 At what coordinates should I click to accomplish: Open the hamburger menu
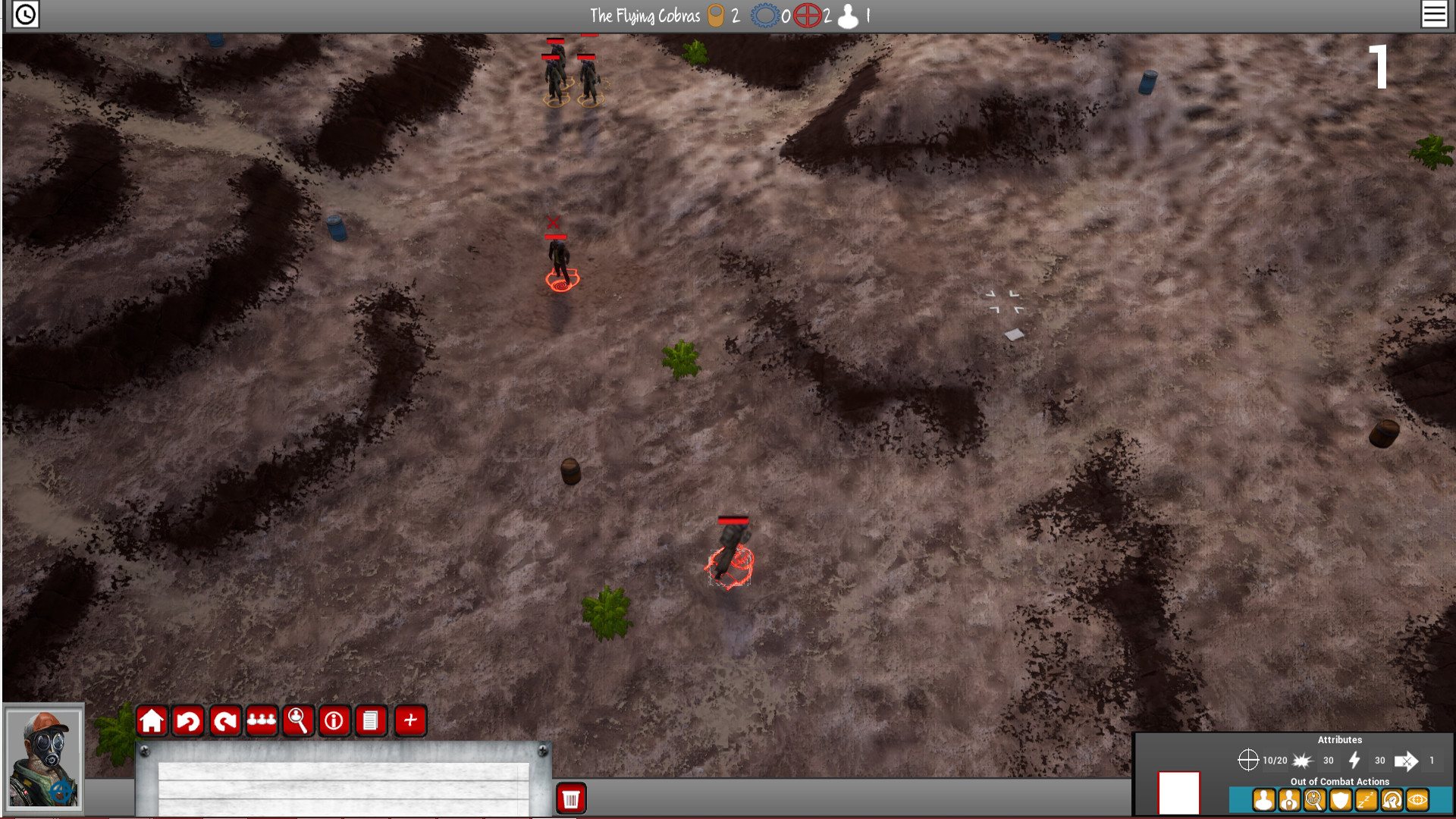[1434, 14]
